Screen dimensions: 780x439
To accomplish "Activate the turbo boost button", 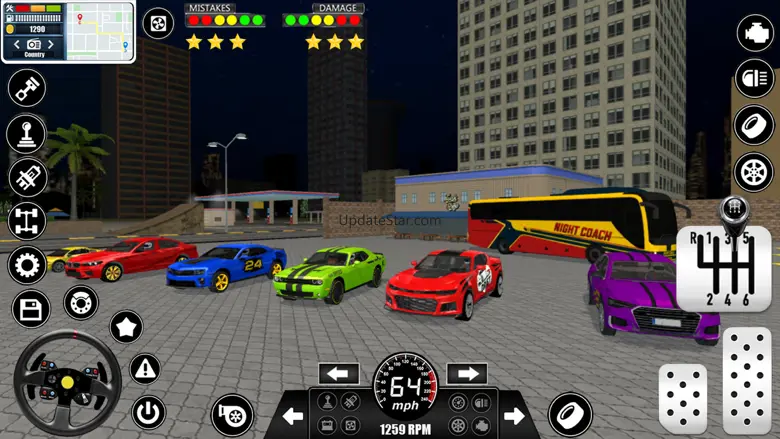I will [x=232, y=415].
